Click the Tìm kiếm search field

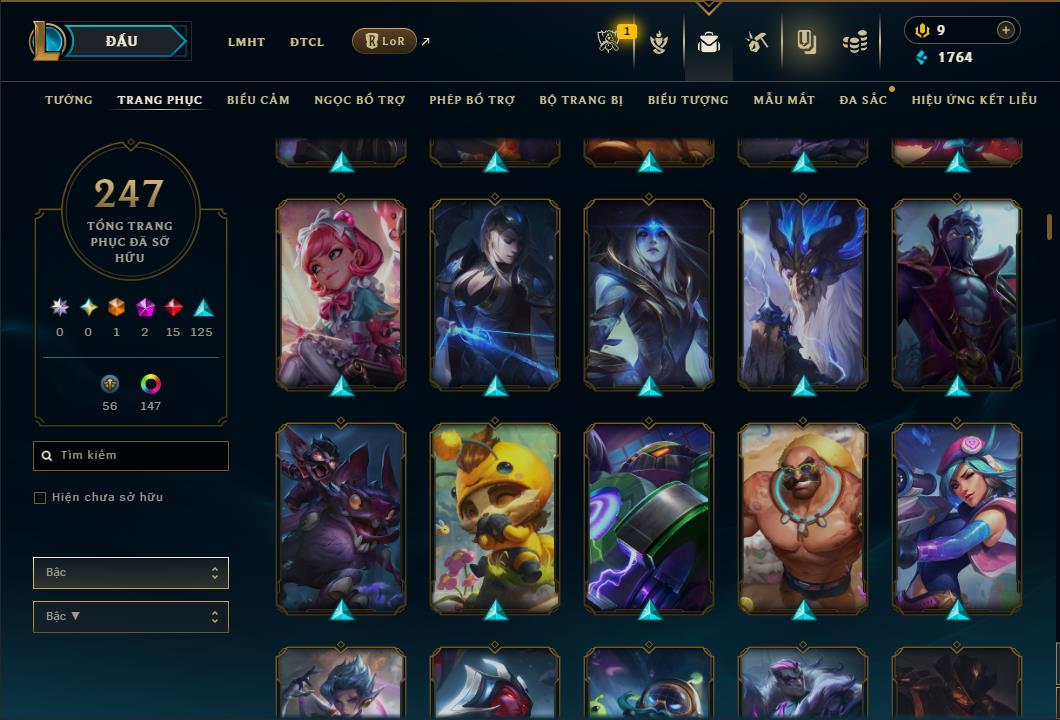[131, 456]
